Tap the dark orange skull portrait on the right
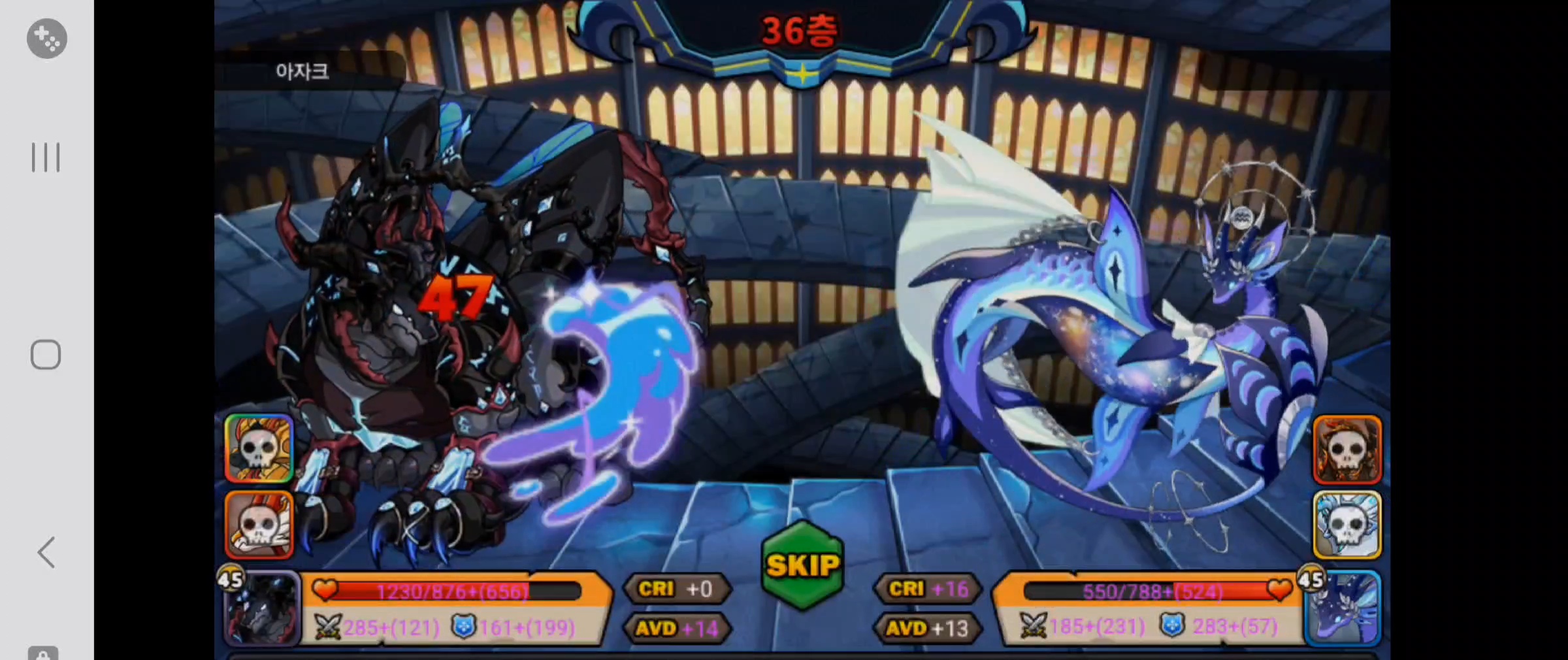The width and height of the screenshot is (1568, 660). [1347, 449]
